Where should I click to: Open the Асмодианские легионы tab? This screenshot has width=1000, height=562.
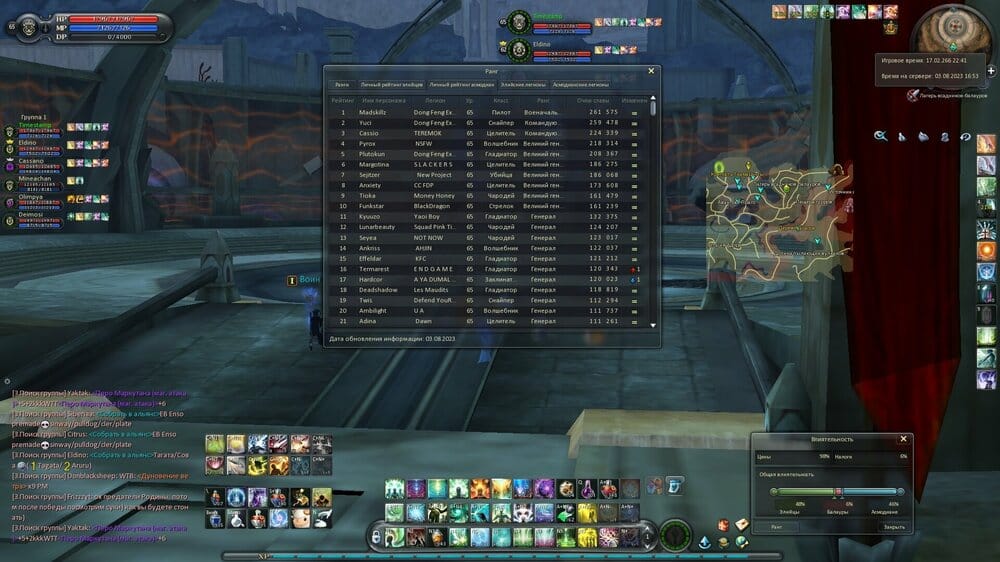coord(580,85)
